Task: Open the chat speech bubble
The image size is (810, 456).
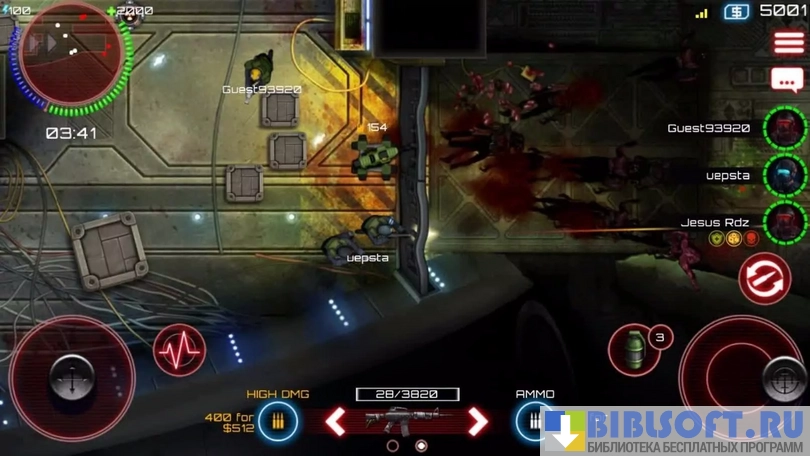Action: [x=787, y=79]
